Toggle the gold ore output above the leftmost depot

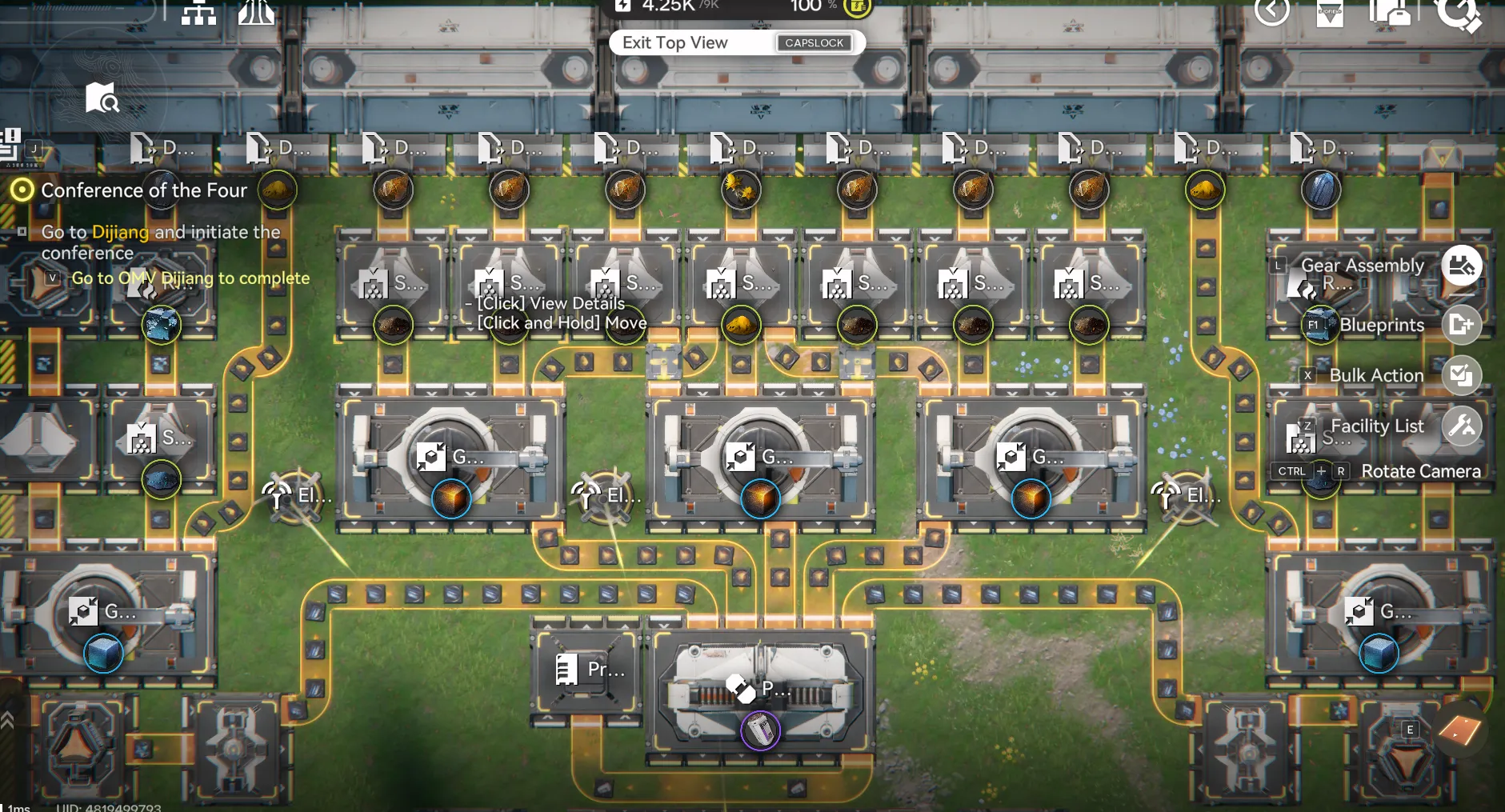278,190
